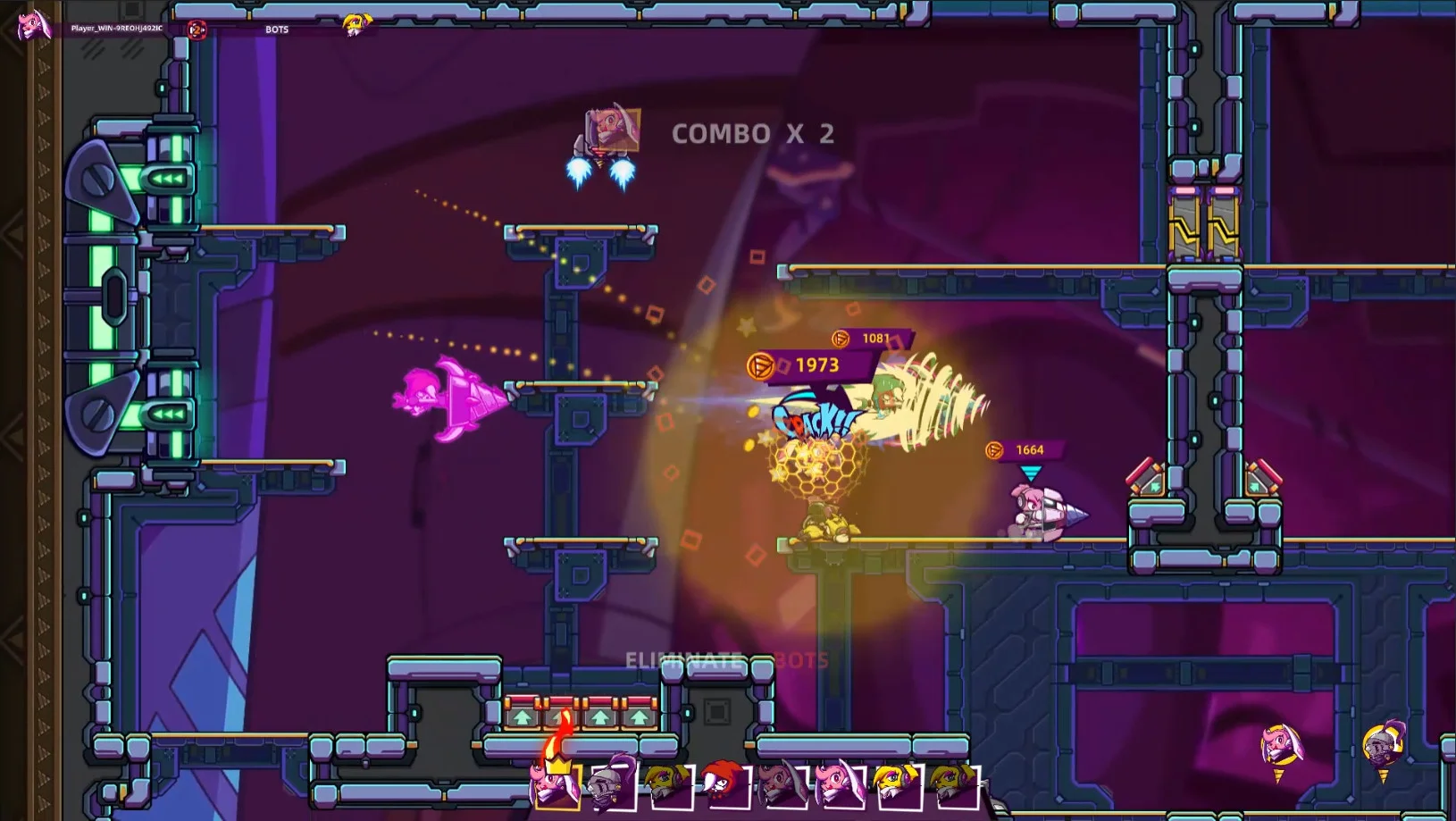Click the coin icon beside the 1664 damage value
This screenshot has width=1456, height=821.
[994, 450]
